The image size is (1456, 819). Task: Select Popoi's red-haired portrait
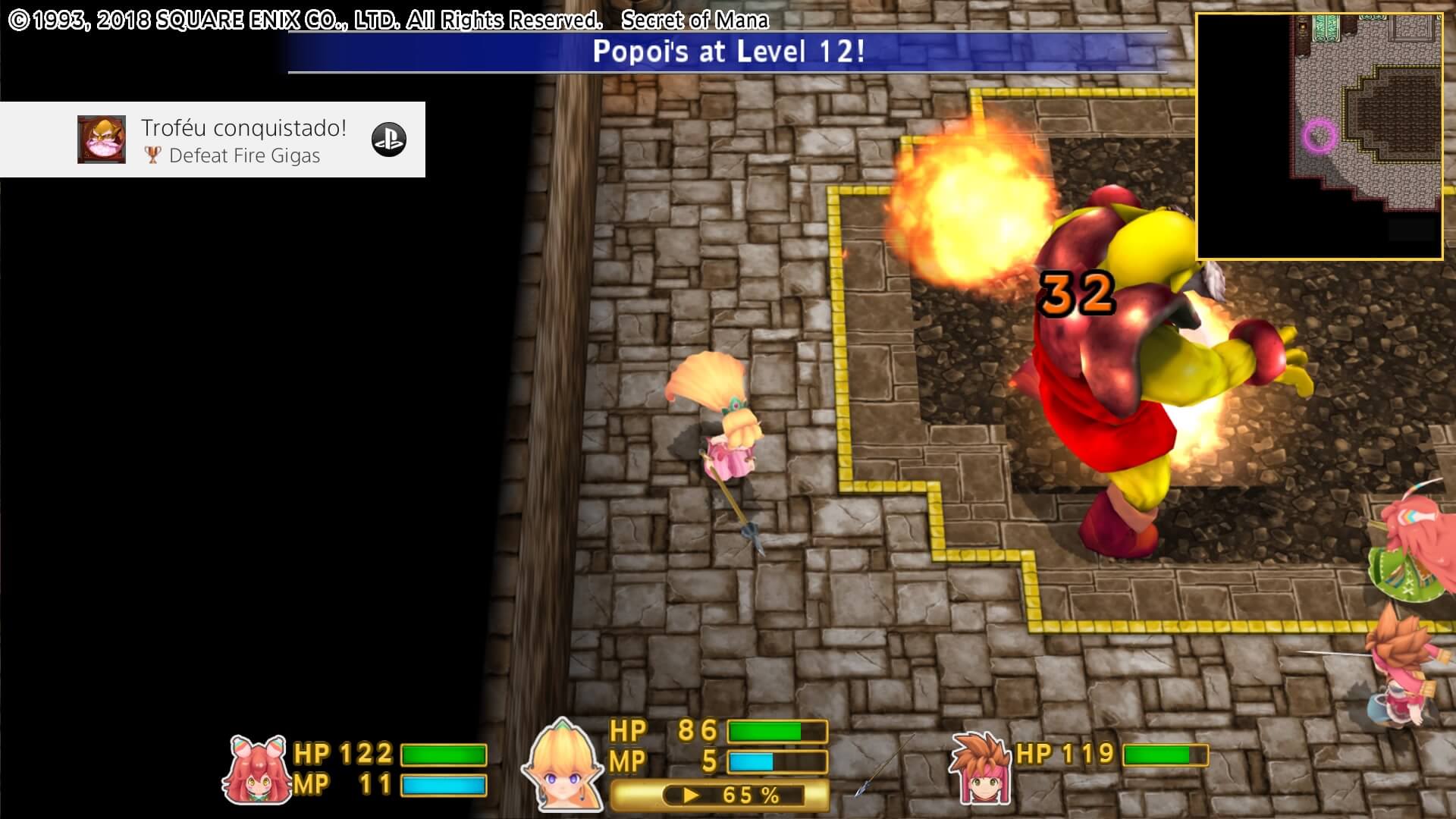point(256,769)
